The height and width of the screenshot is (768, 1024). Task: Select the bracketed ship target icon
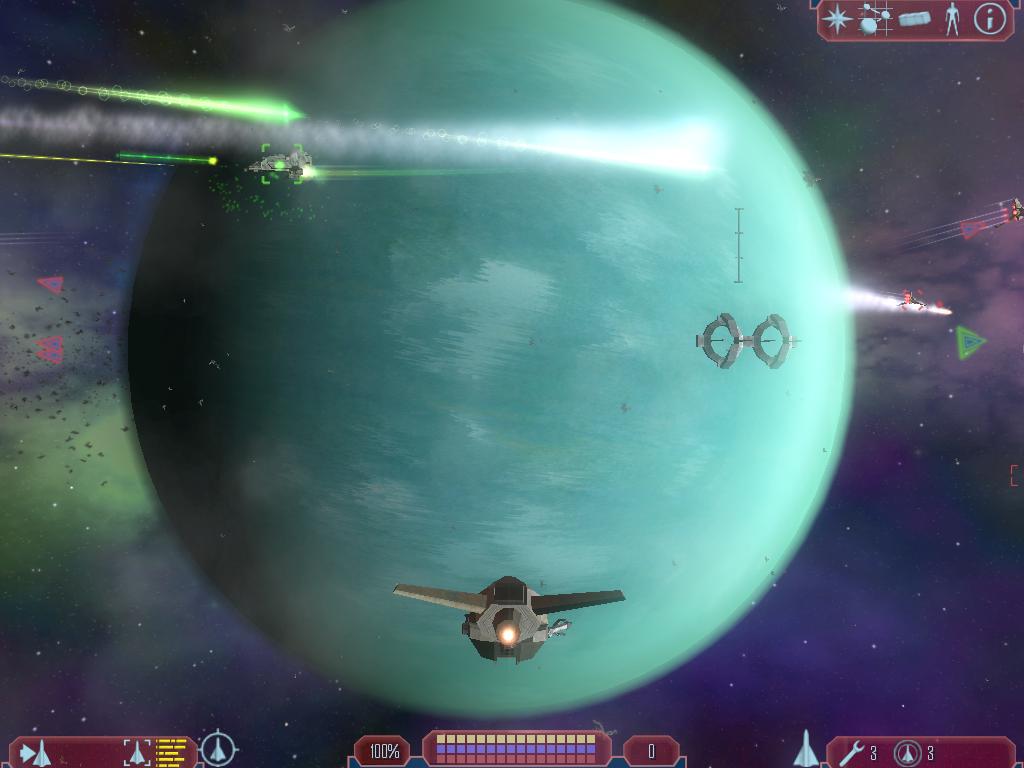138,752
